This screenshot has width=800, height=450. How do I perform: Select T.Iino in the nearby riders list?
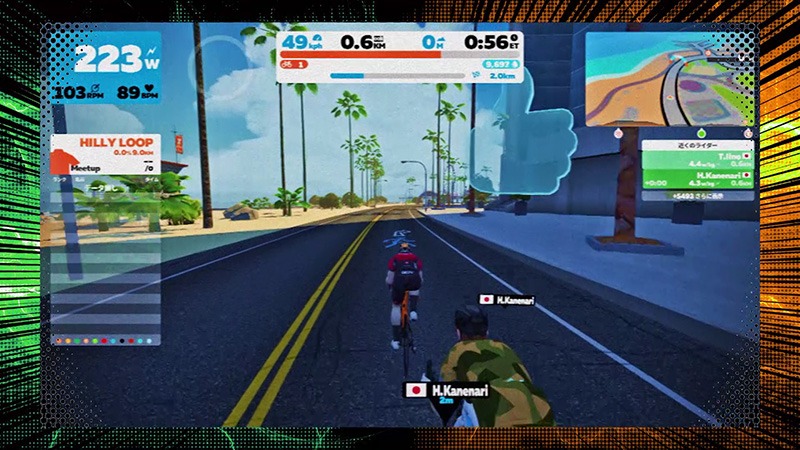pyautogui.click(x=699, y=161)
